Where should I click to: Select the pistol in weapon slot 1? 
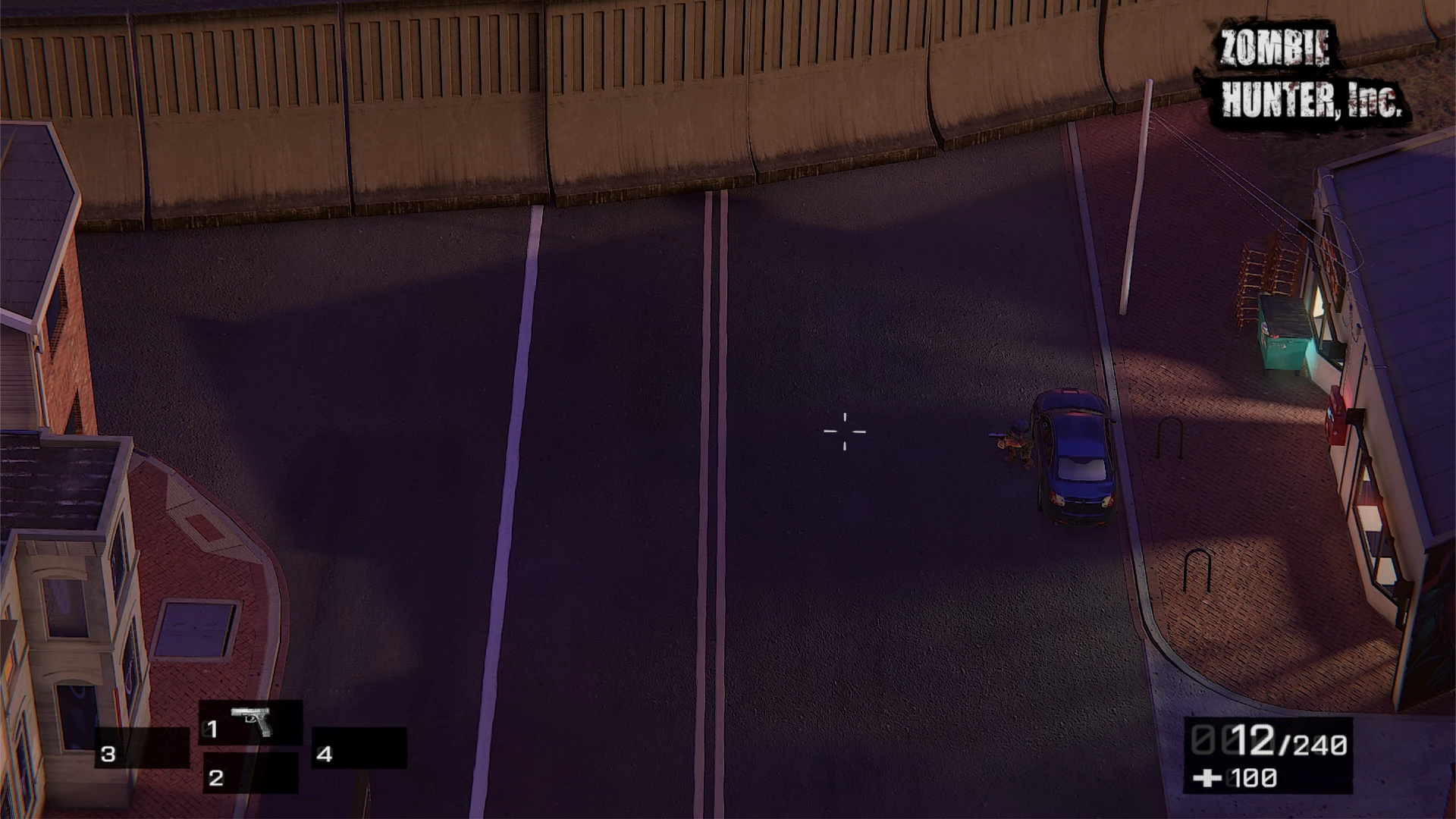click(x=251, y=722)
